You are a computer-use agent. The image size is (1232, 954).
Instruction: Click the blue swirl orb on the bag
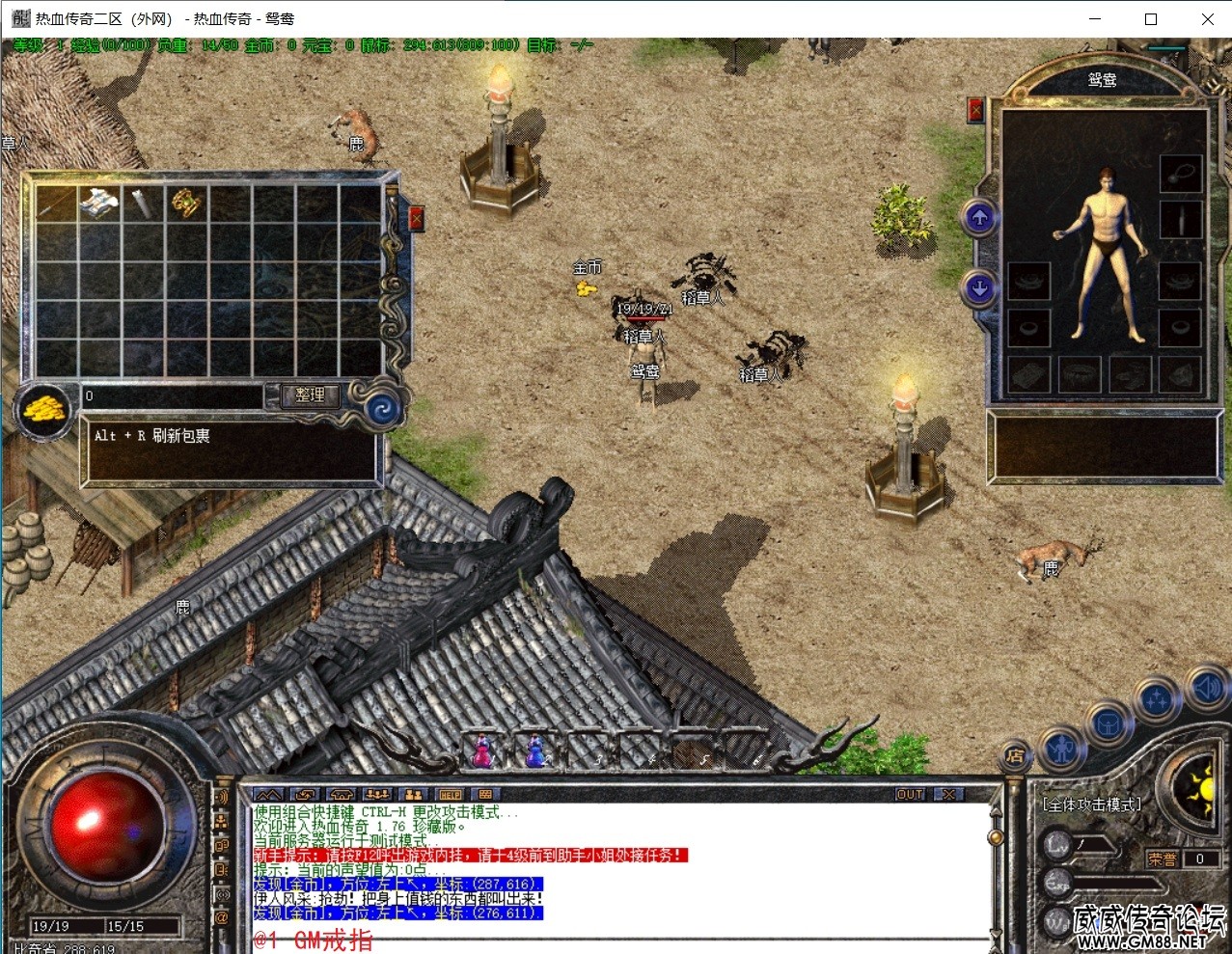point(382,410)
